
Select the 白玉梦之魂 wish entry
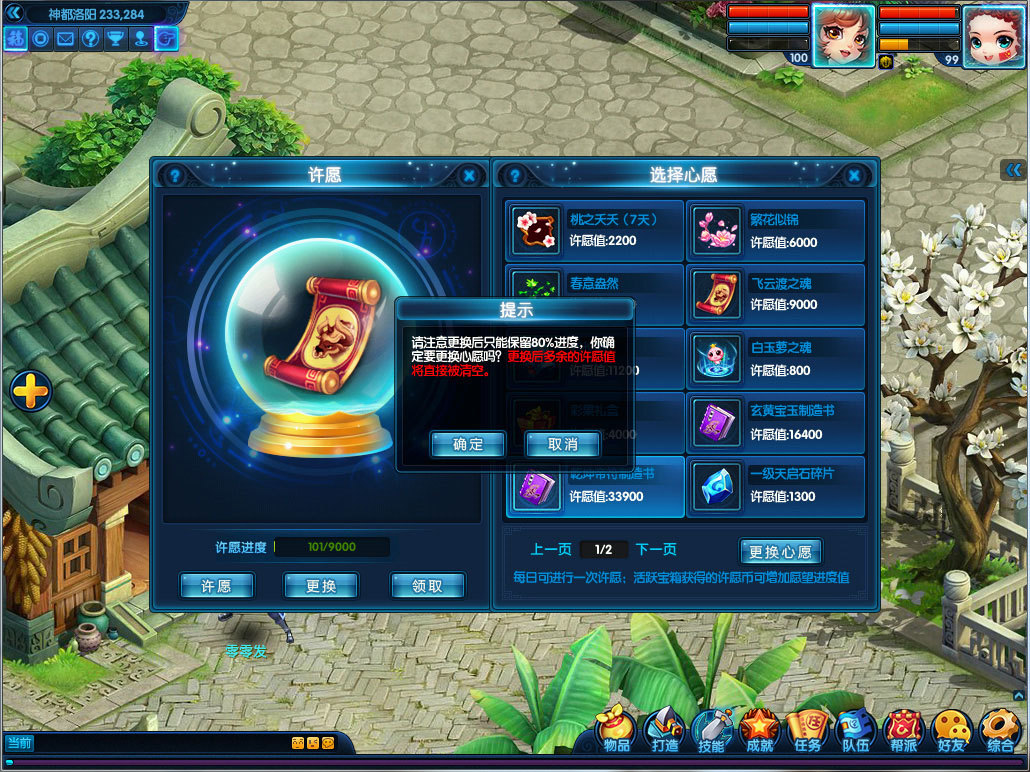pyautogui.click(x=775, y=359)
